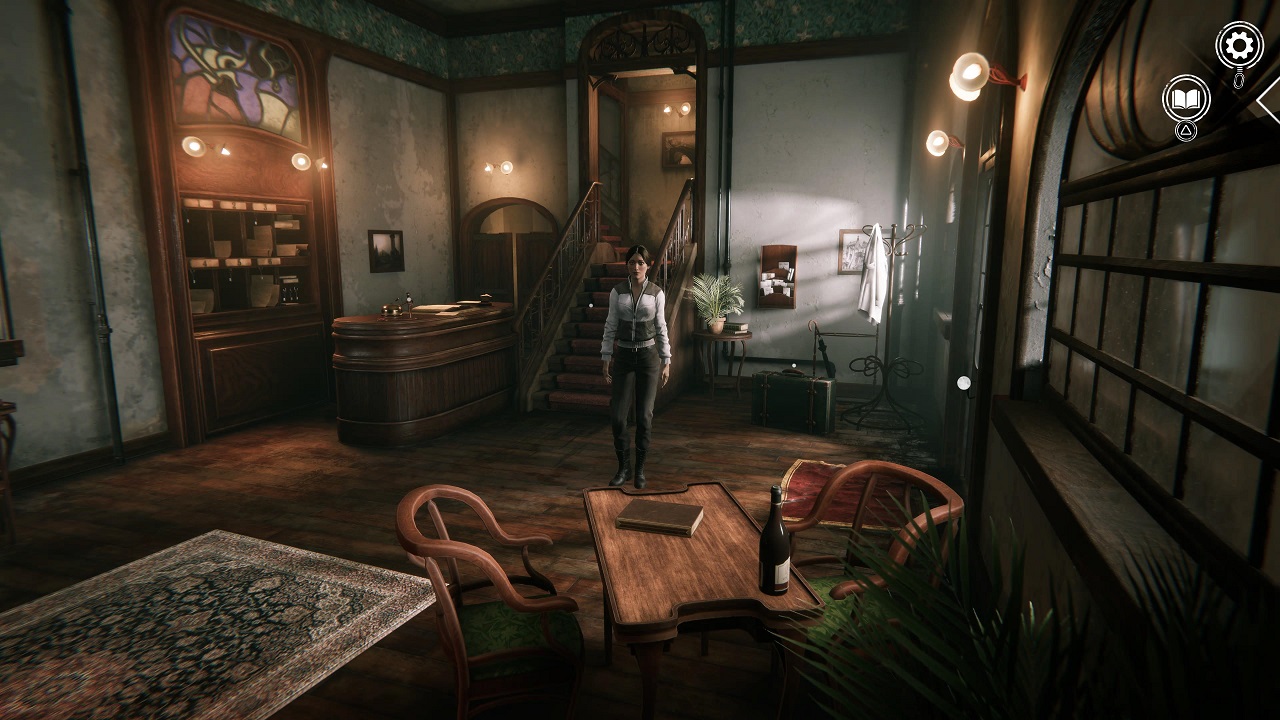This screenshot has height=720, width=1280.
Task: Open the settings gear icon
Action: (x=1238, y=45)
